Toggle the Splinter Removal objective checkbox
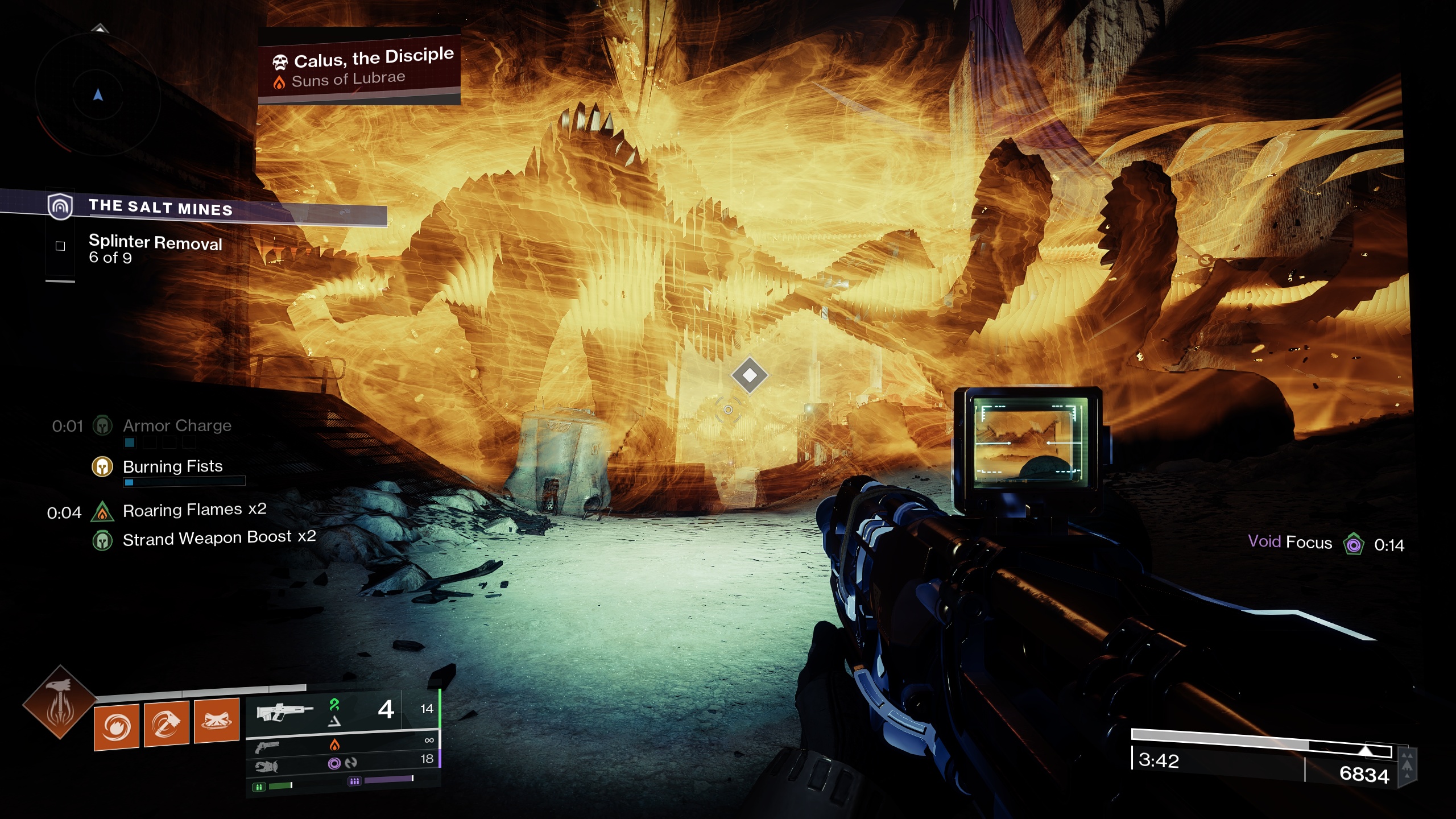This screenshot has width=1456, height=819. tap(60, 246)
